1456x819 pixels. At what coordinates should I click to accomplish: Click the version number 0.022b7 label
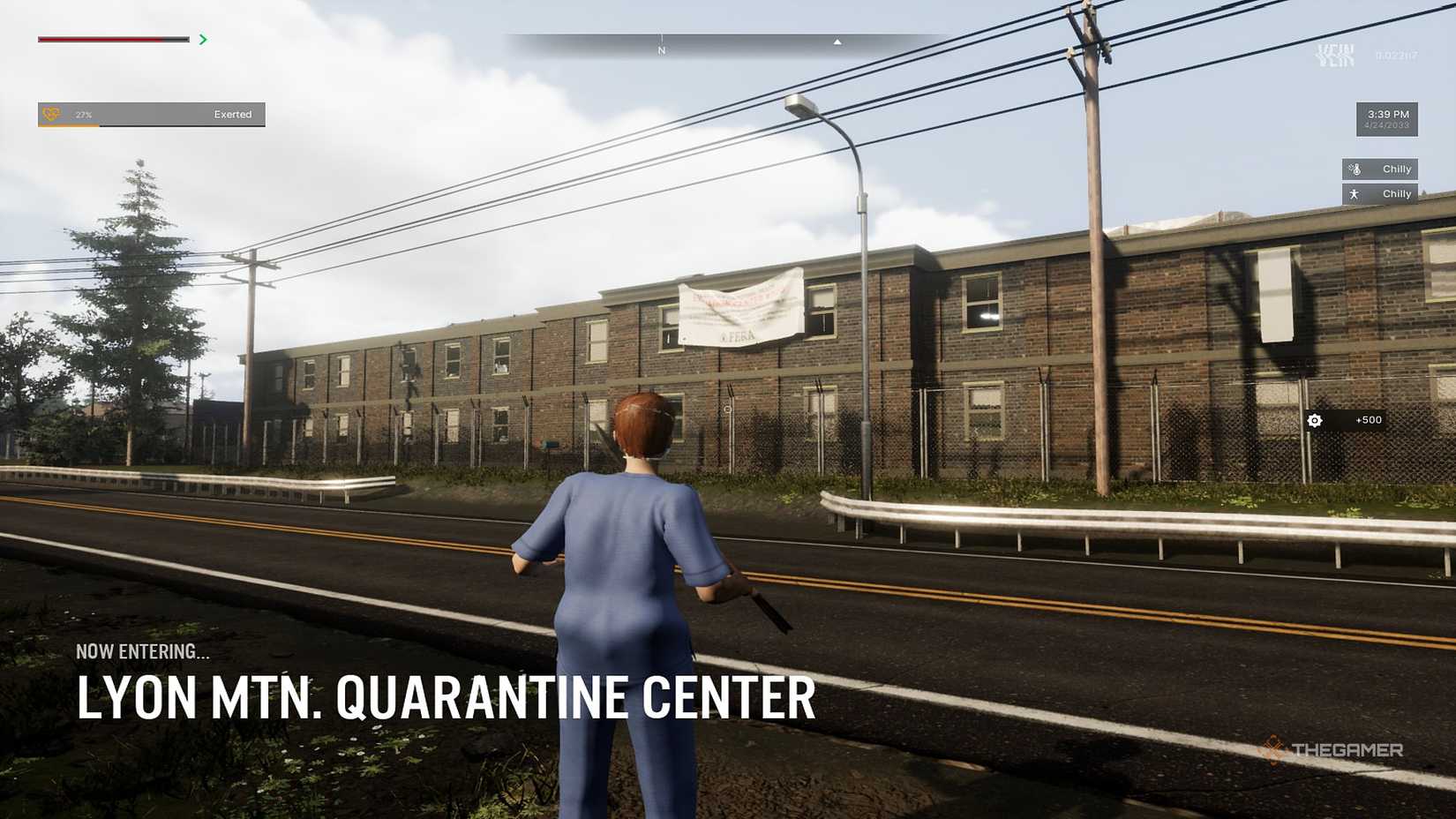point(1396,56)
